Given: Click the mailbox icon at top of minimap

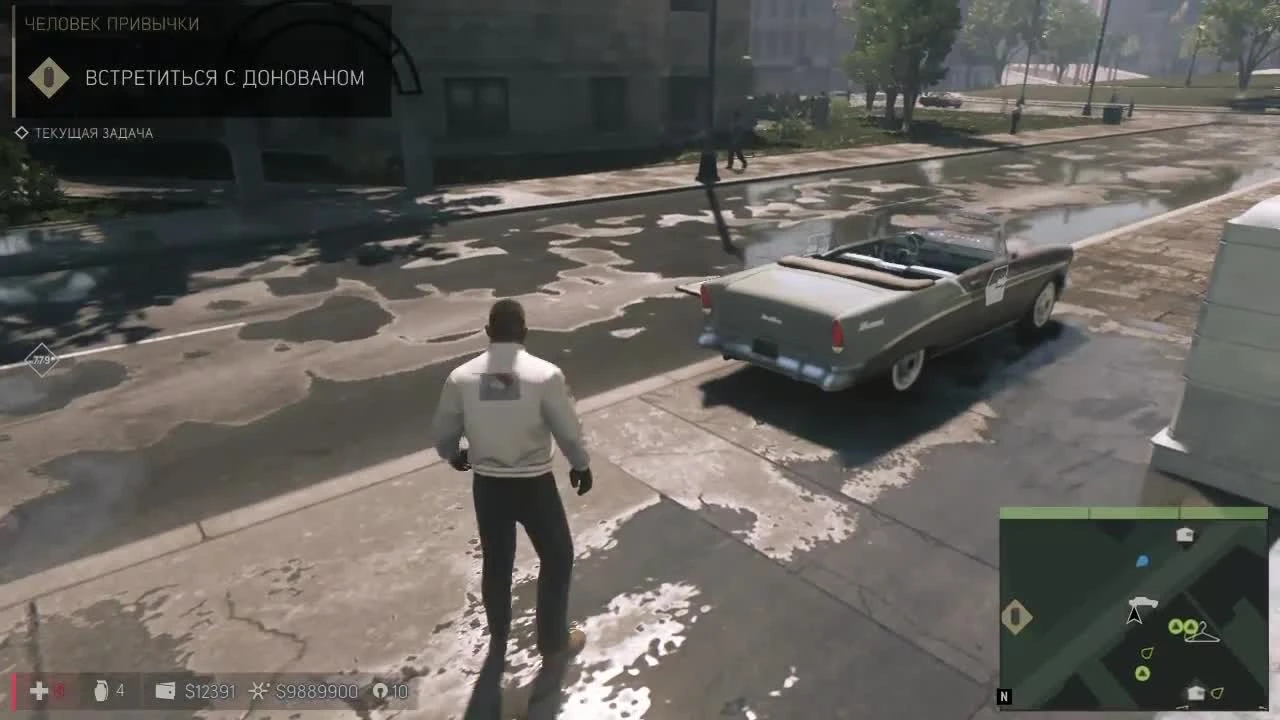Looking at the screenshot, I should [x=1184, y=535].
